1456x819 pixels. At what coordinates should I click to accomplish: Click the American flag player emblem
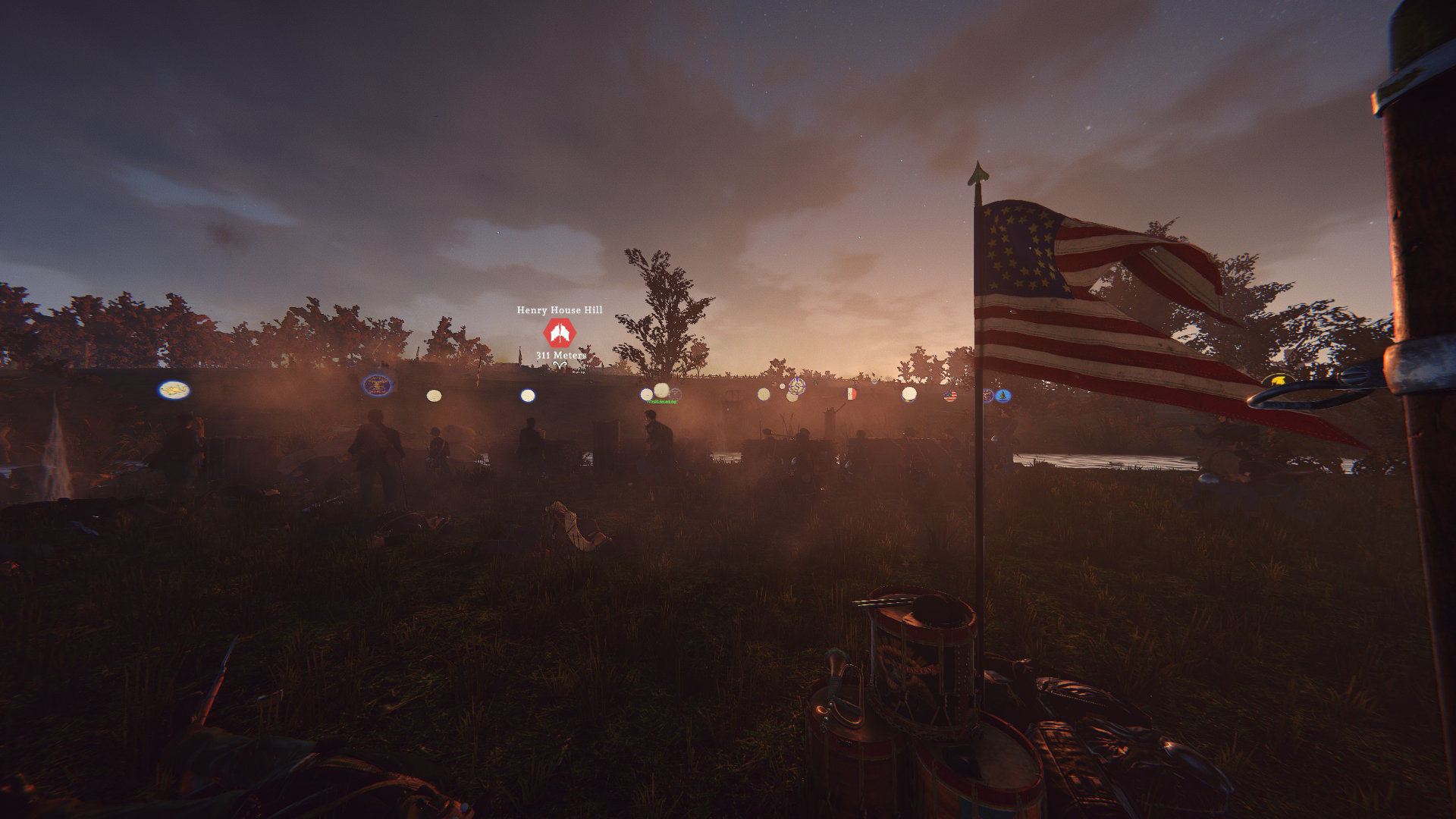click(949, 395)
